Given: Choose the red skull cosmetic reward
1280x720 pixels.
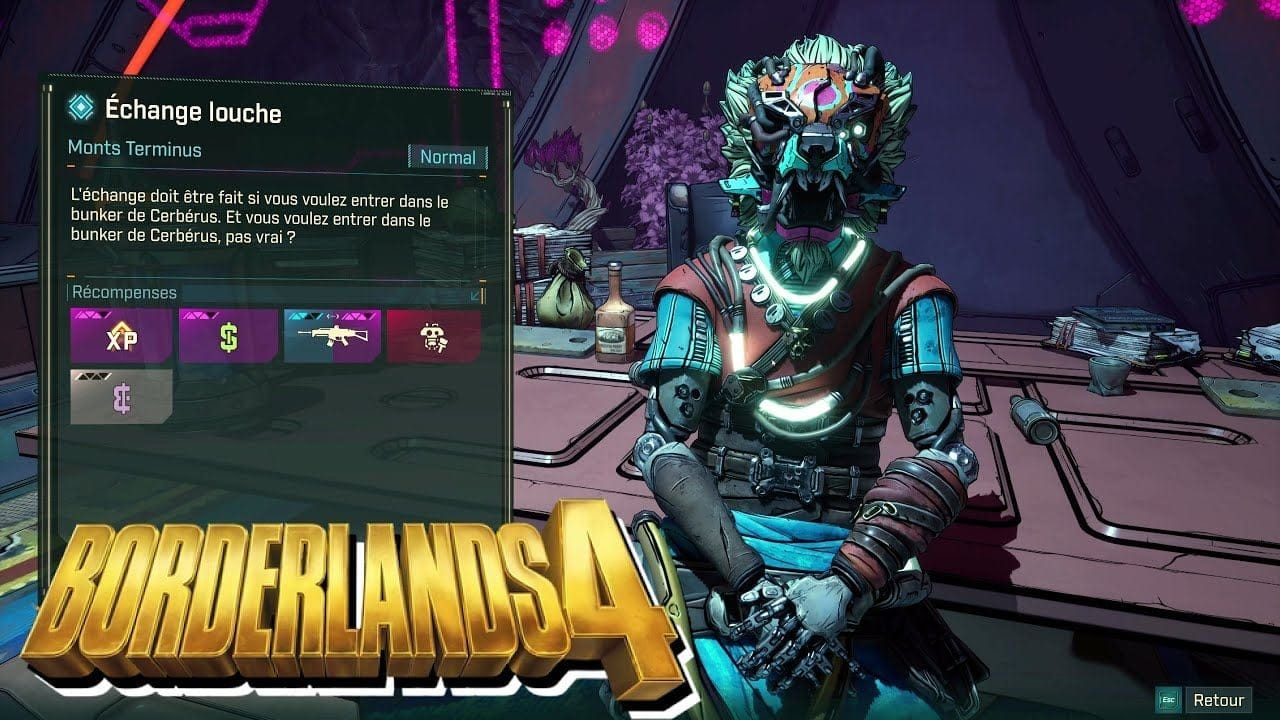Looking at the screenshot, I should 433,336.
